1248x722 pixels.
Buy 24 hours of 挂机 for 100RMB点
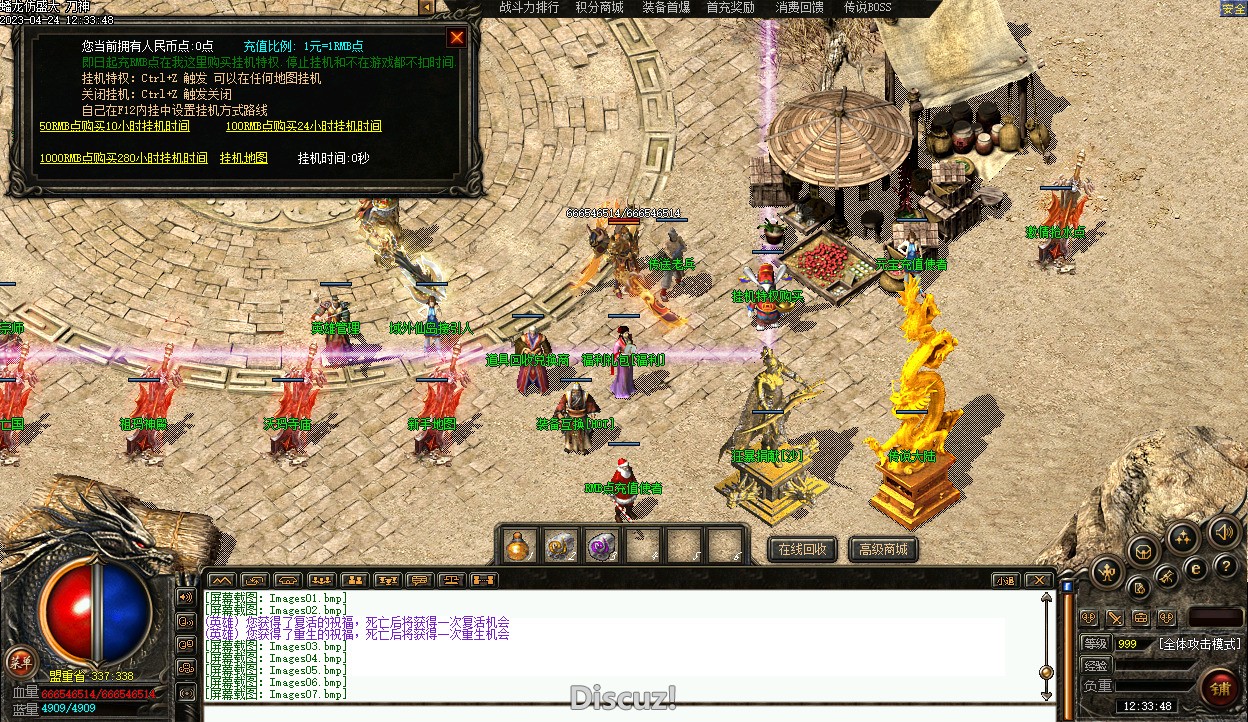303,126
